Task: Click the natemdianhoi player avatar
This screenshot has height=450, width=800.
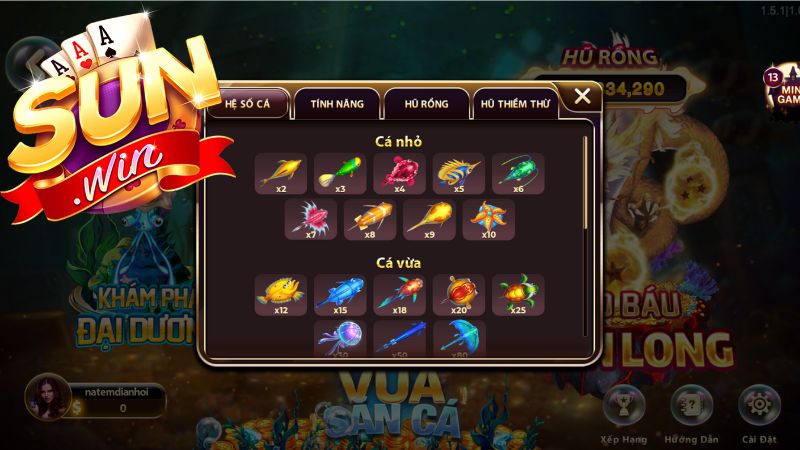Action: tap(45, 397)
